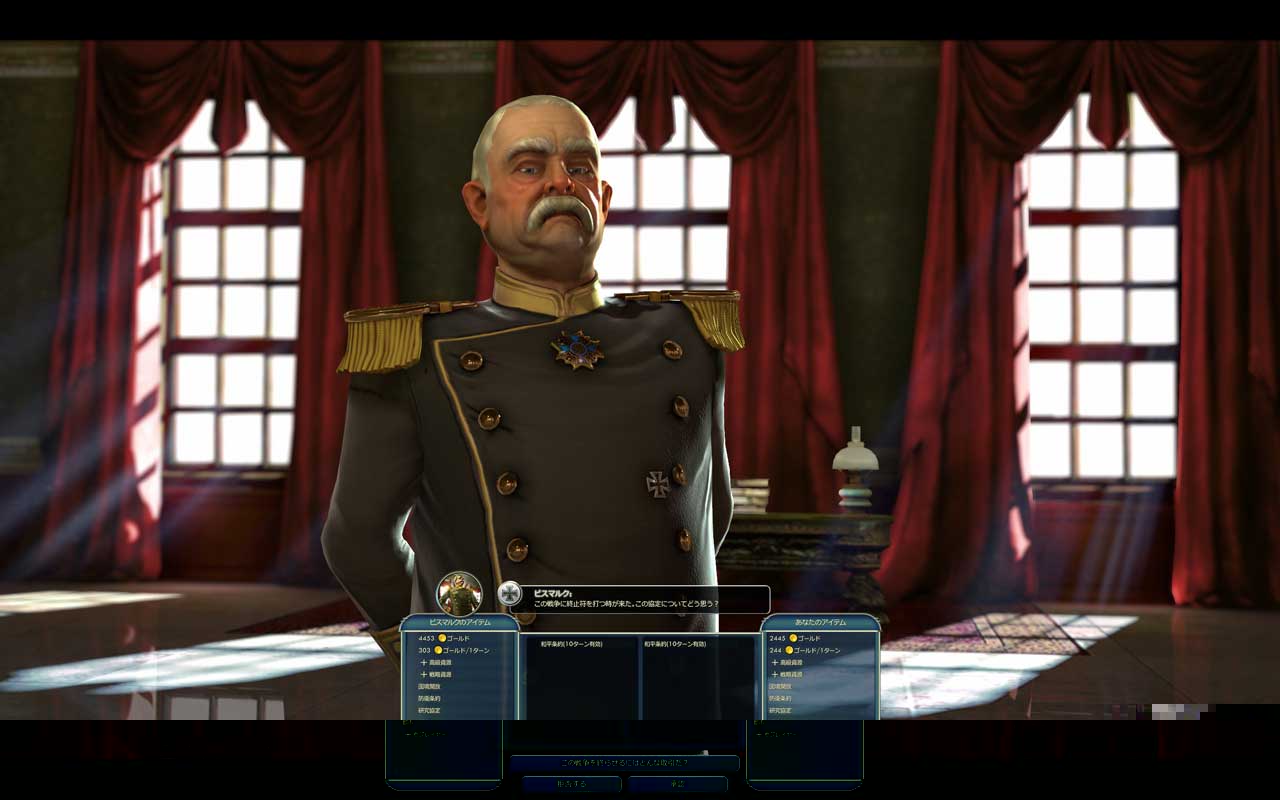Select Bismarck's research agreement item

click(x=431, y=710)
